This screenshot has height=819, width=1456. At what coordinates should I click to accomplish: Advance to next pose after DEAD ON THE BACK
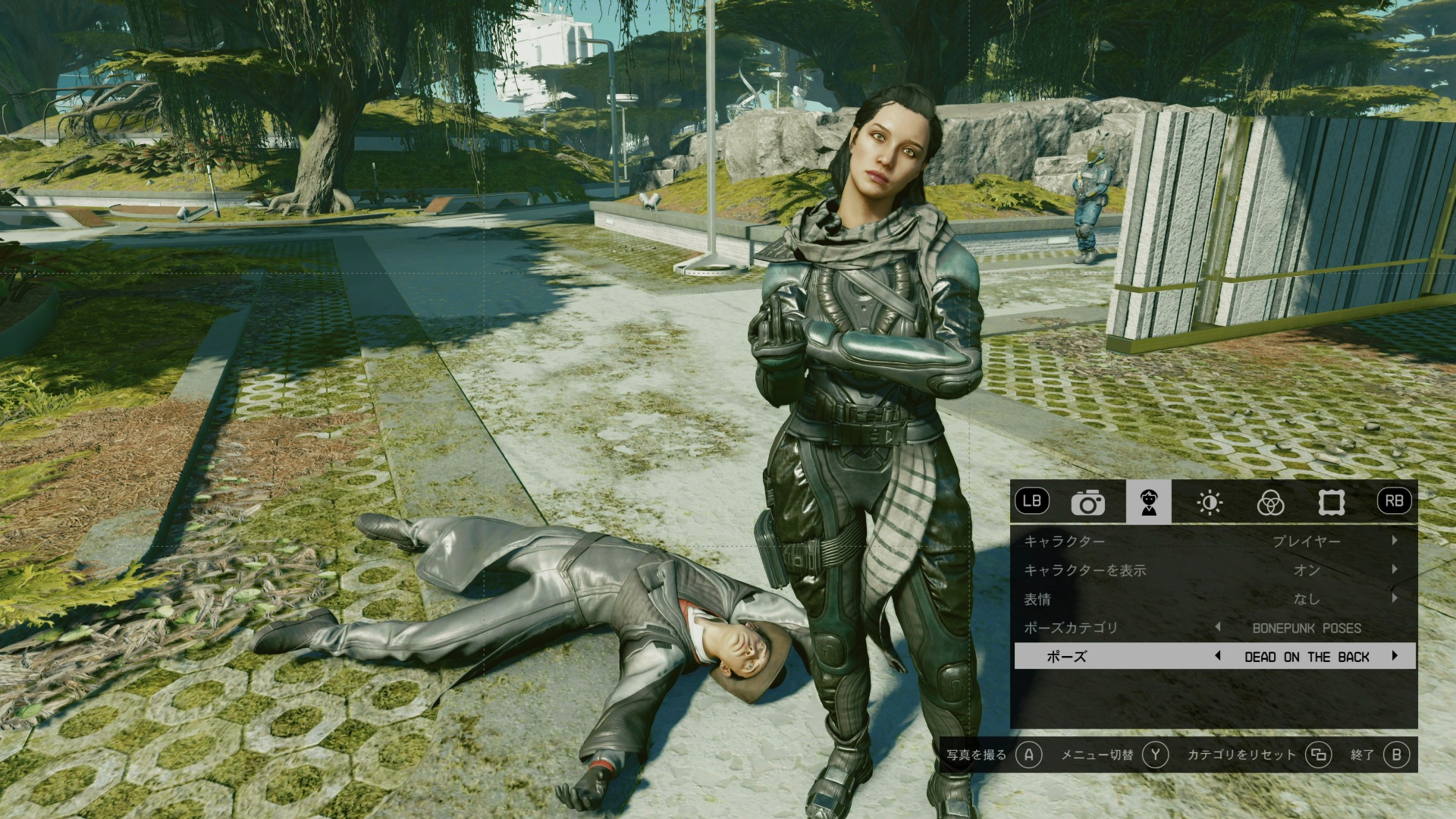coord(1395,656)
